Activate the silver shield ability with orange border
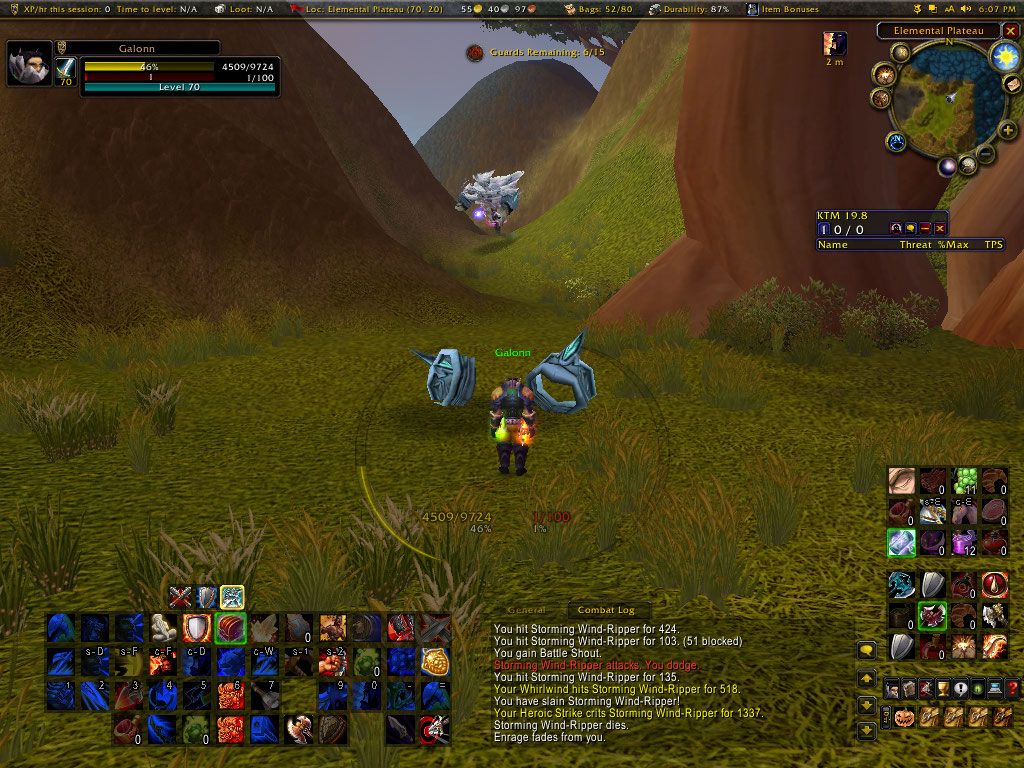 196,628
